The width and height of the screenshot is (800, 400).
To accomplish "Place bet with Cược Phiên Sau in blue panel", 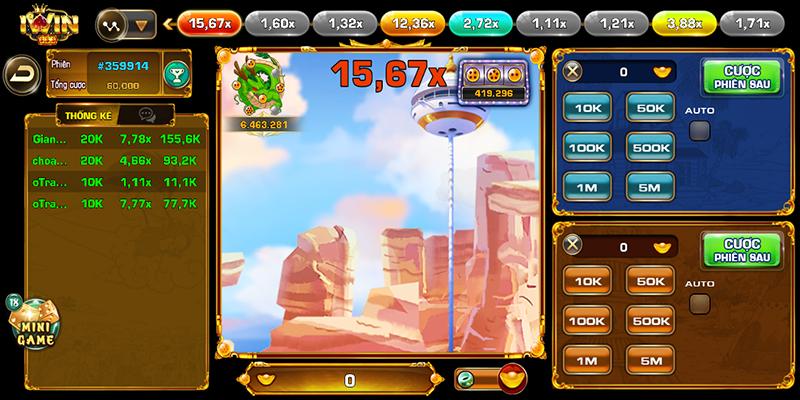I will (x=742, y=75).
